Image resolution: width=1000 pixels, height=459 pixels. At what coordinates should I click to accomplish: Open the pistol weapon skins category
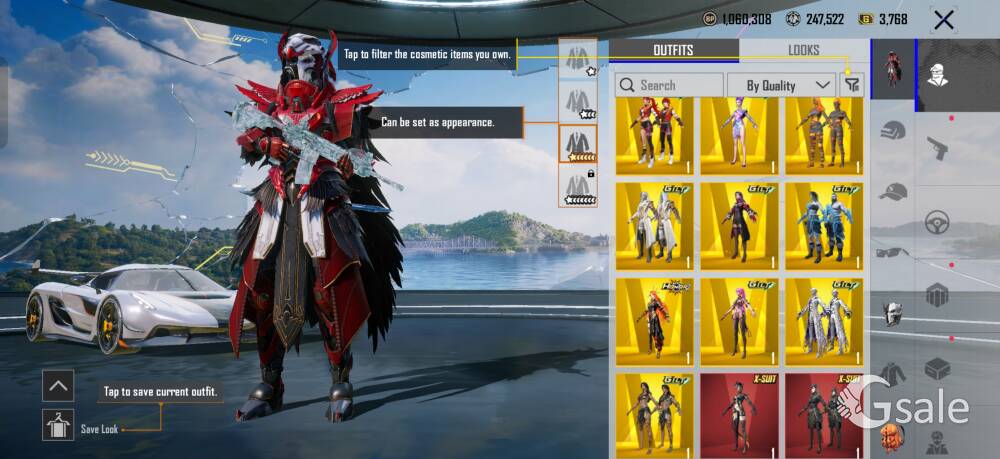coord(937,148)
